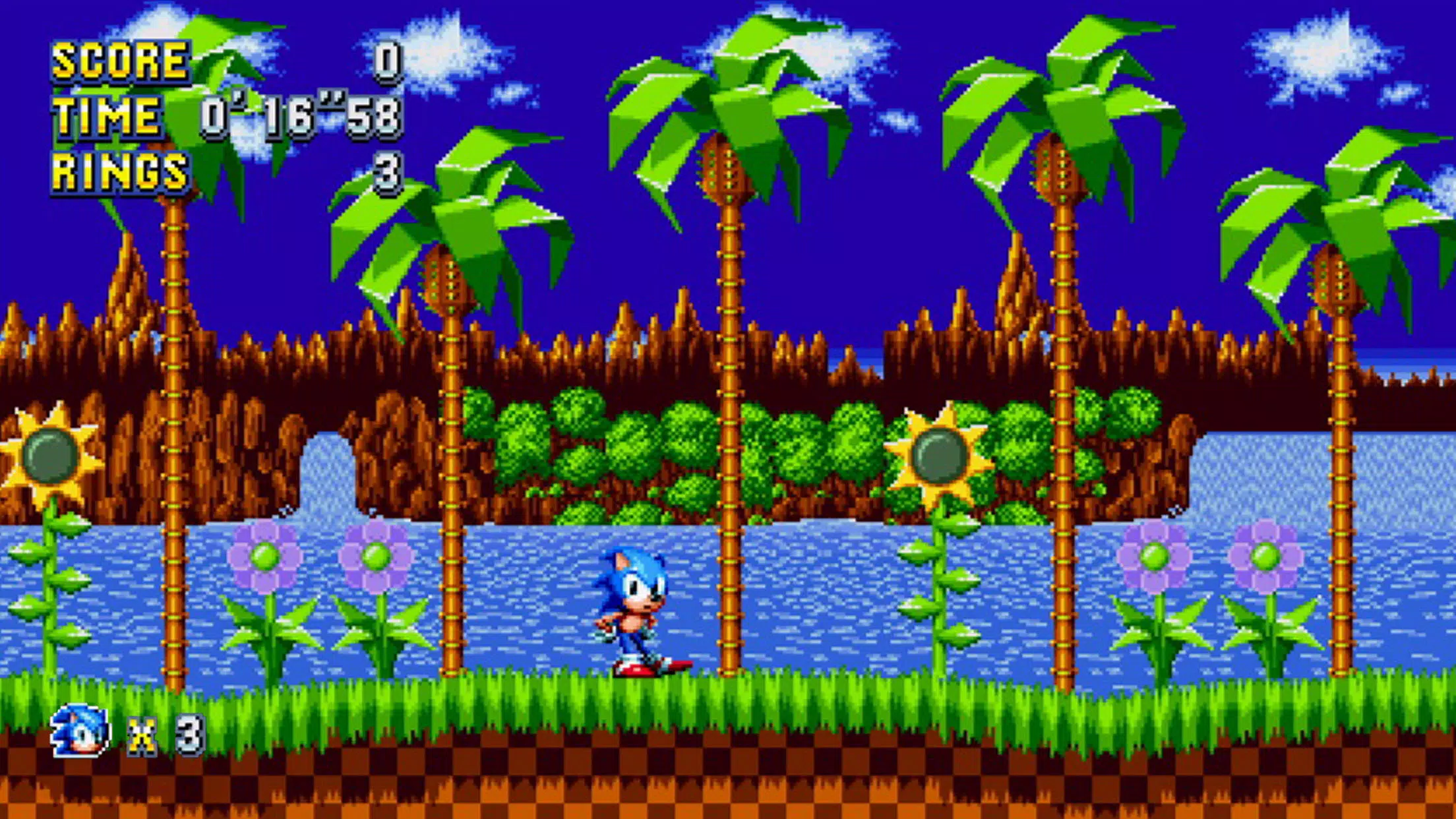Click the score value showing 0
The image size is (1456, 819).
coord(387,63)
